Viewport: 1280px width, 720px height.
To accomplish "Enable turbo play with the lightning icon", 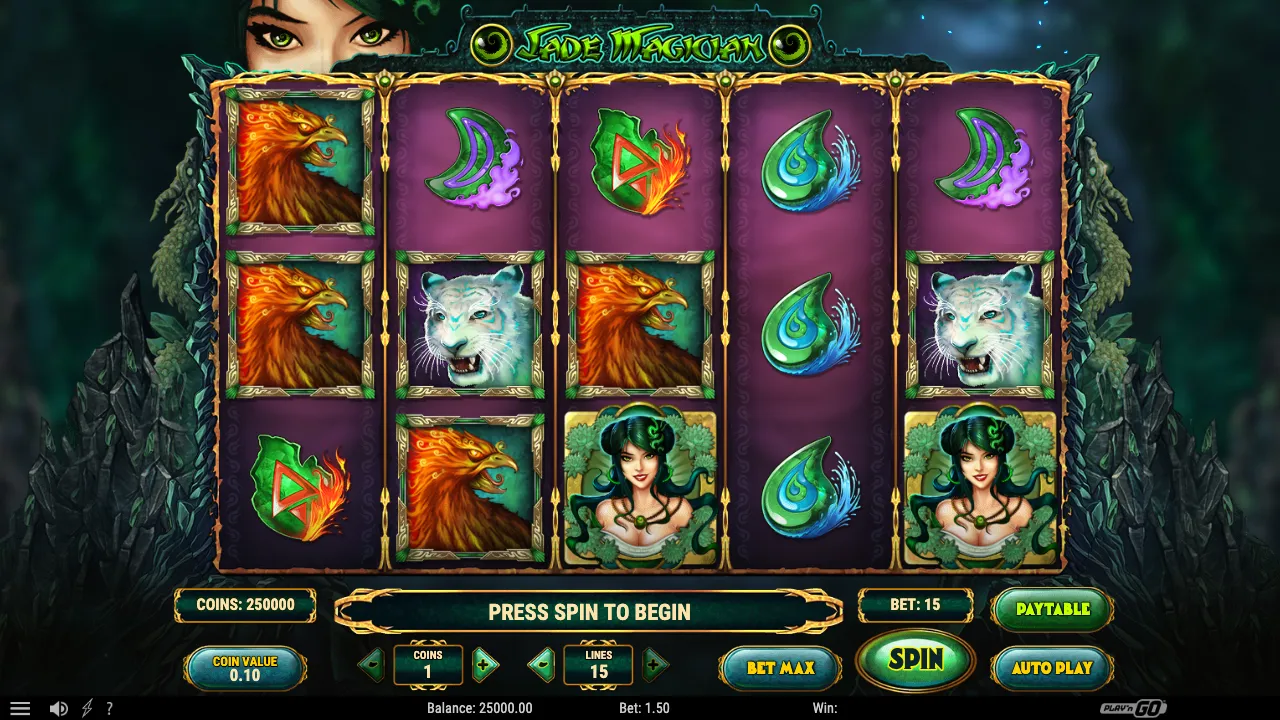I will (87, 708).
